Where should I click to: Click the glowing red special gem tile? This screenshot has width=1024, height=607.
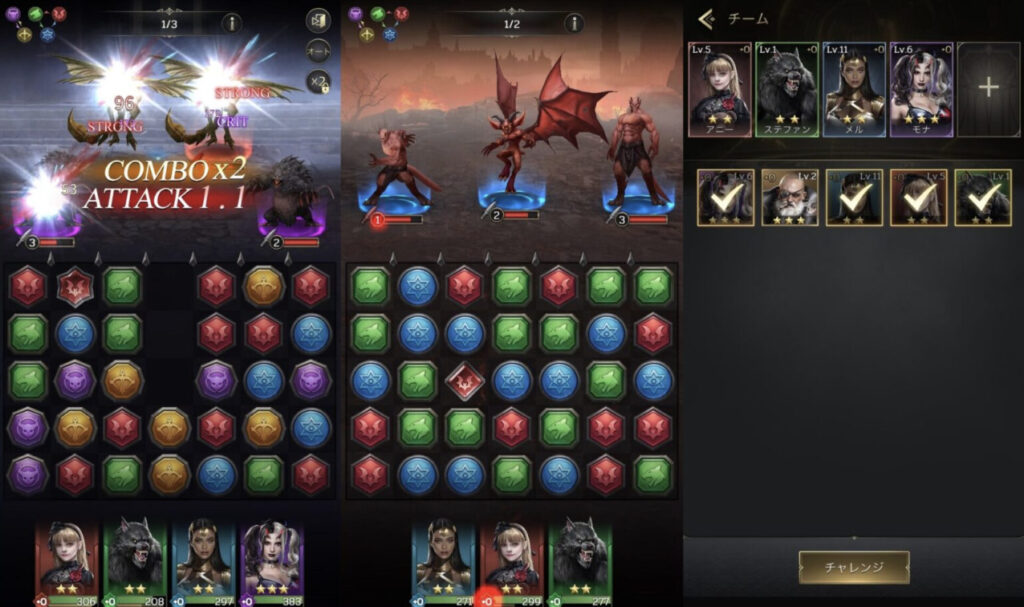click(x=75, y=287)
